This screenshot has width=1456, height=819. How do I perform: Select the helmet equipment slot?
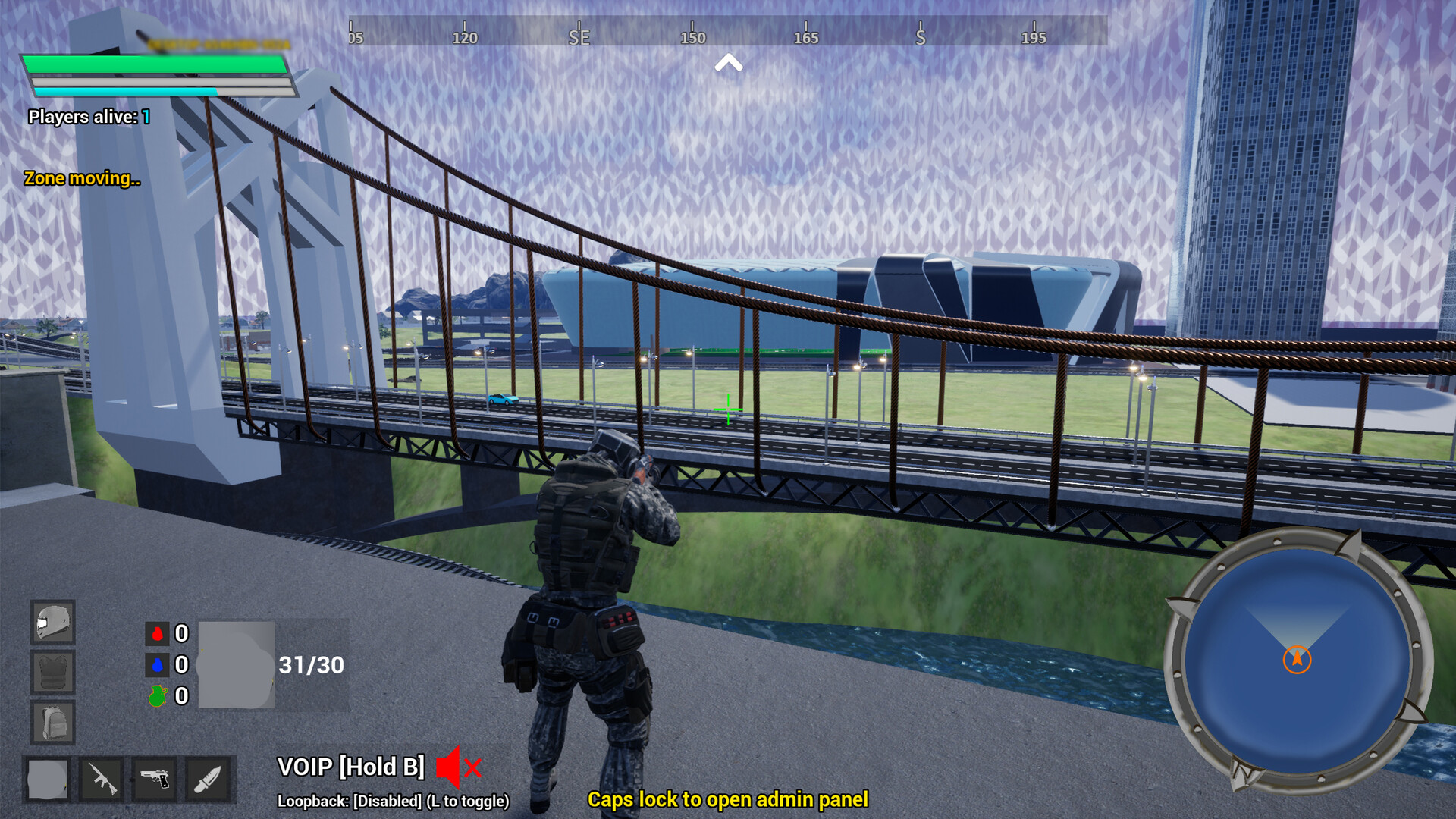[x=52, y=622]
